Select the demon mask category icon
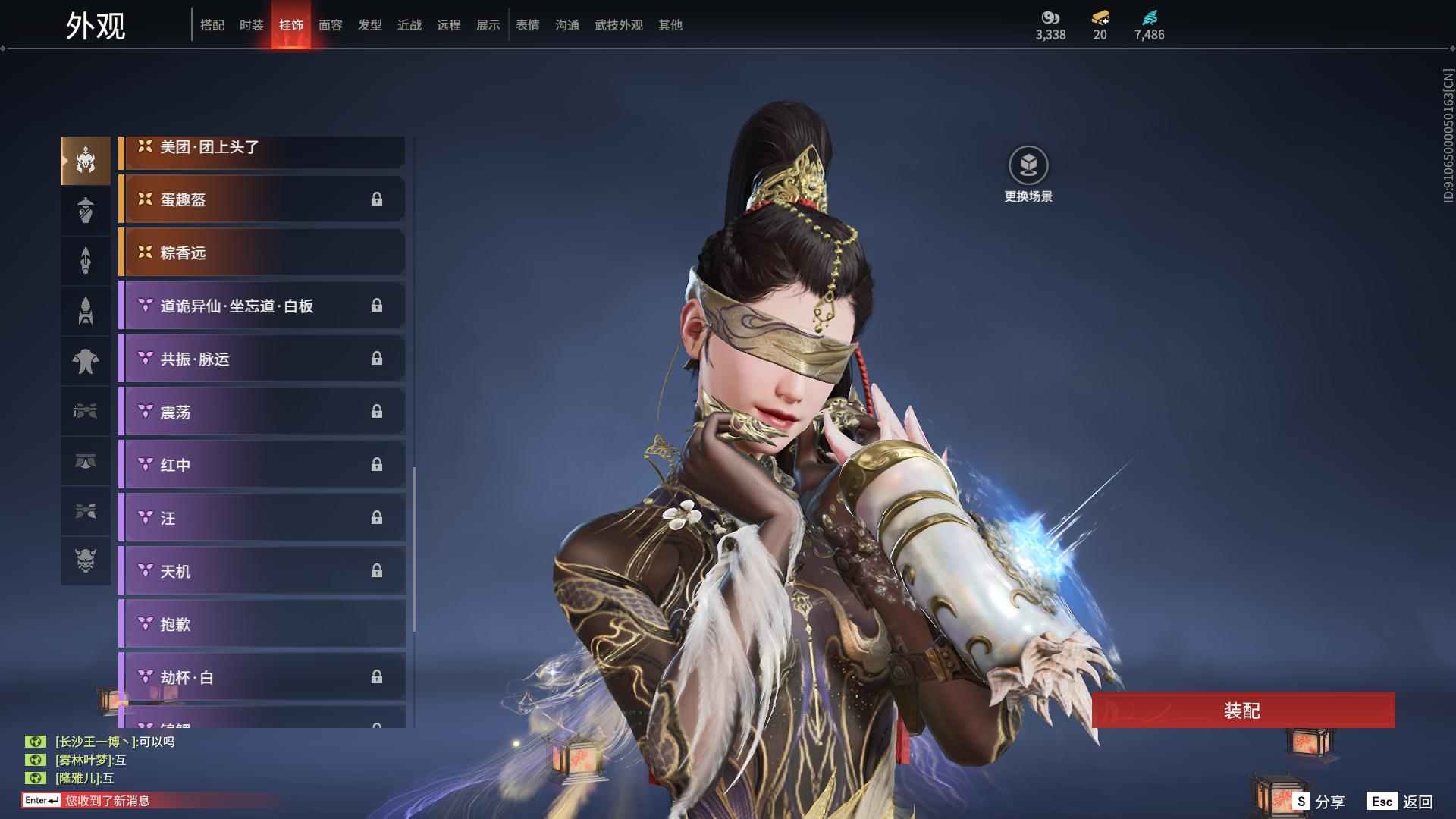 point(86,560)
